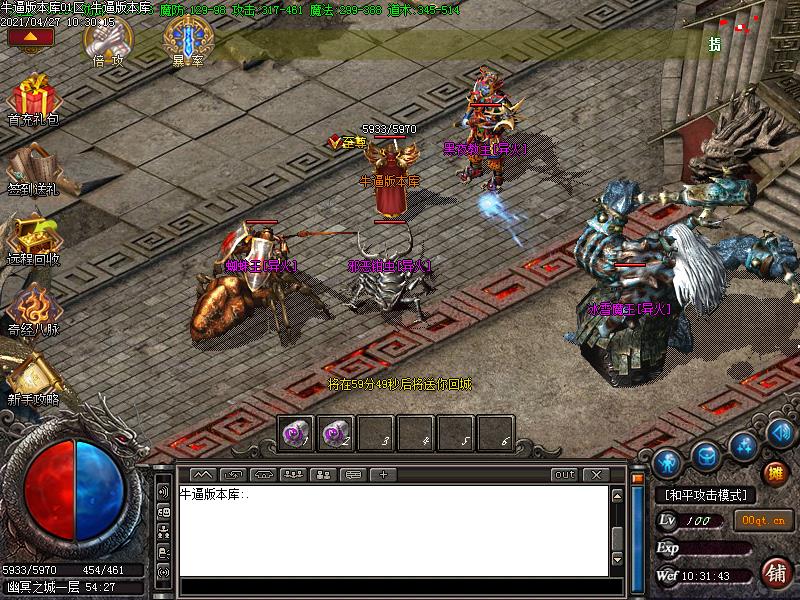Use the purple scroll in hotbar slot 1

pos(297,434)
